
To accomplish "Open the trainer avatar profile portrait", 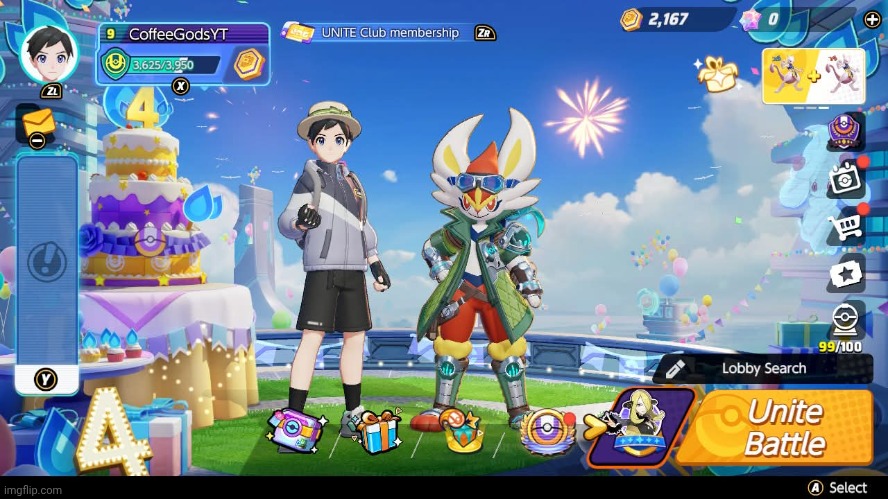I will click(48, 54).
